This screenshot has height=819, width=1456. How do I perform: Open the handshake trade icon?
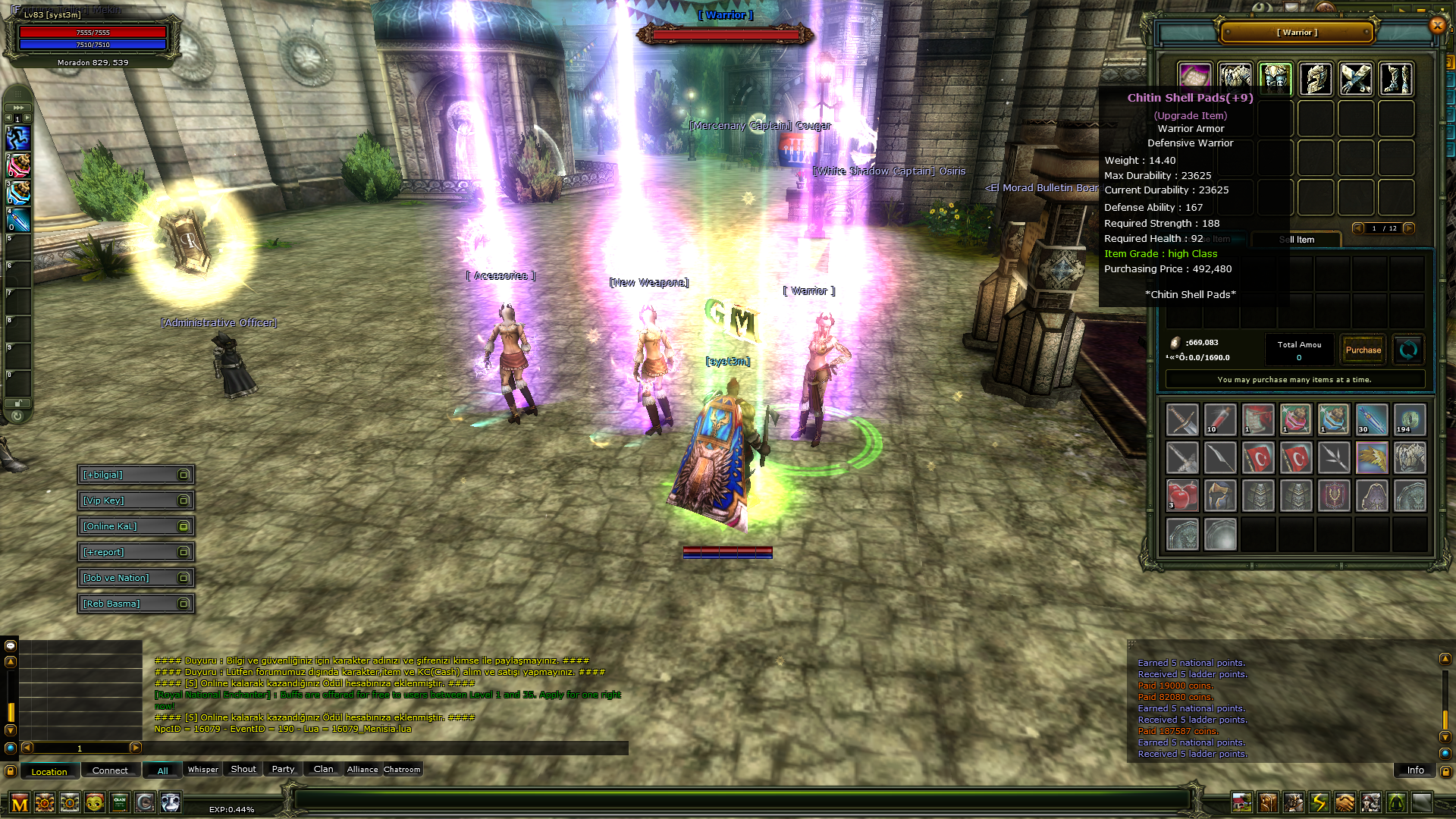click(1345, 802)
